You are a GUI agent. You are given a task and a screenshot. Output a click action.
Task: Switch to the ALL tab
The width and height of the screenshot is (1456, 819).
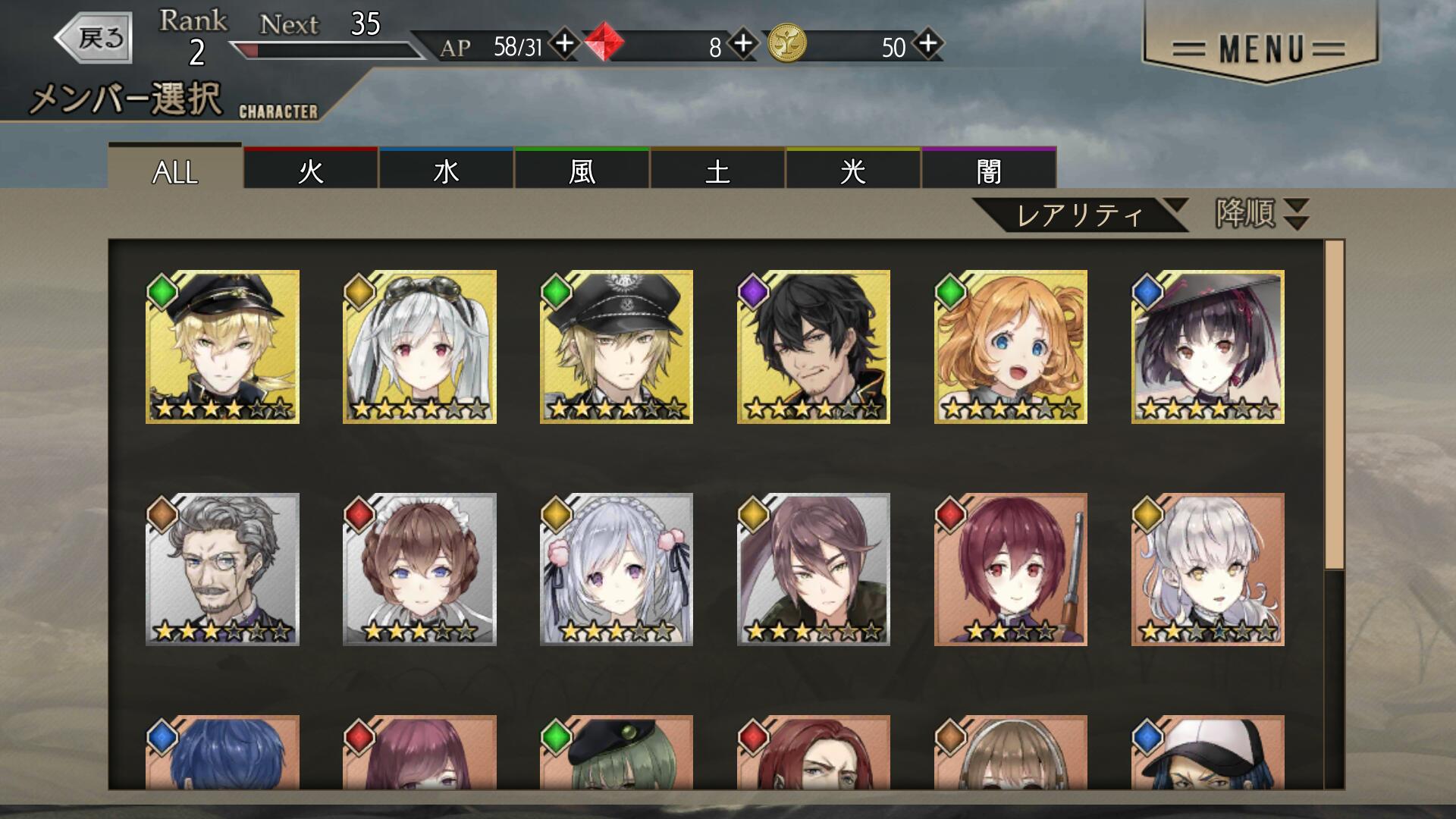tap(175, 170)
